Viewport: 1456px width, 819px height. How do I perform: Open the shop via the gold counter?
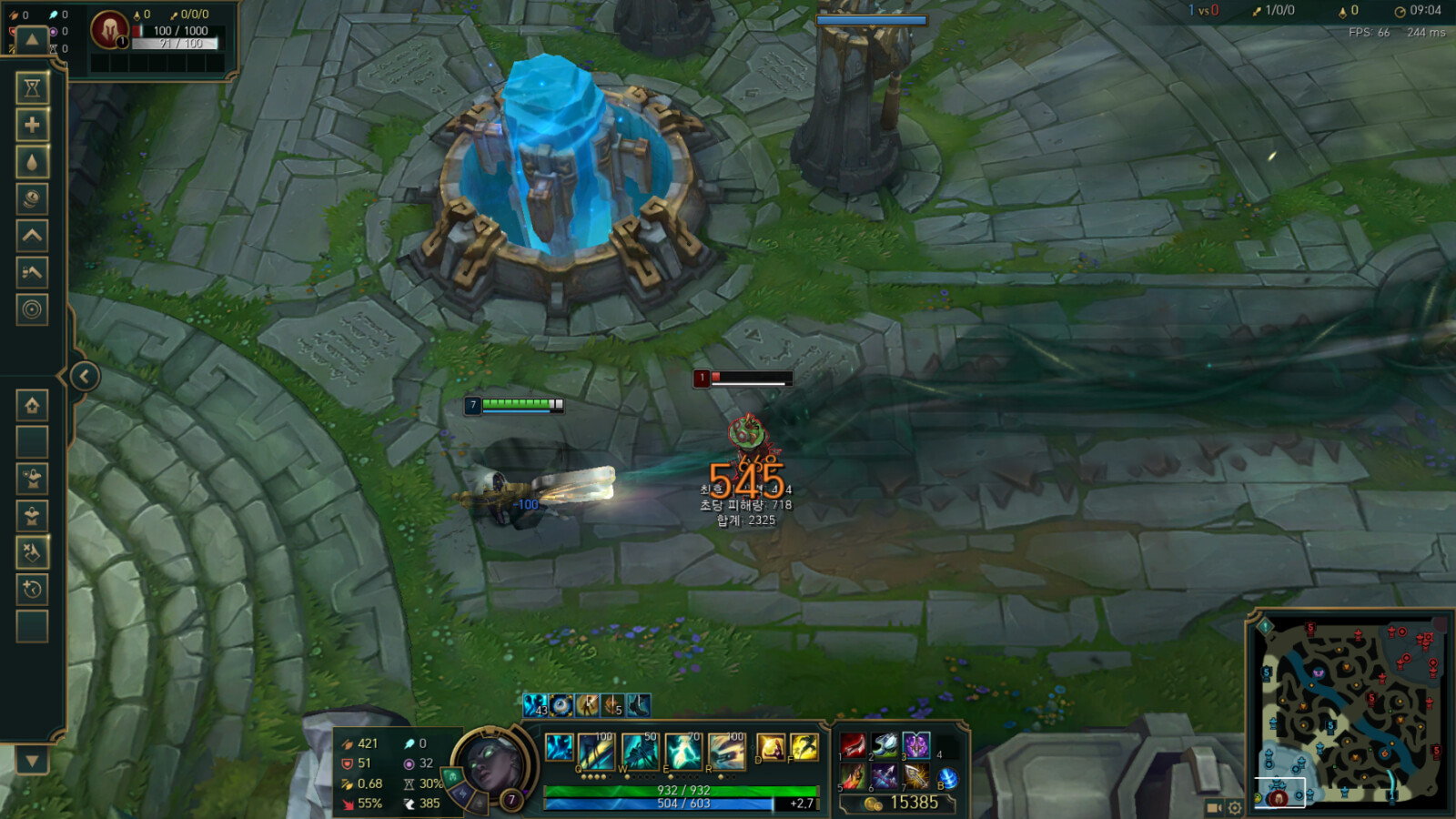coord(901,803)
